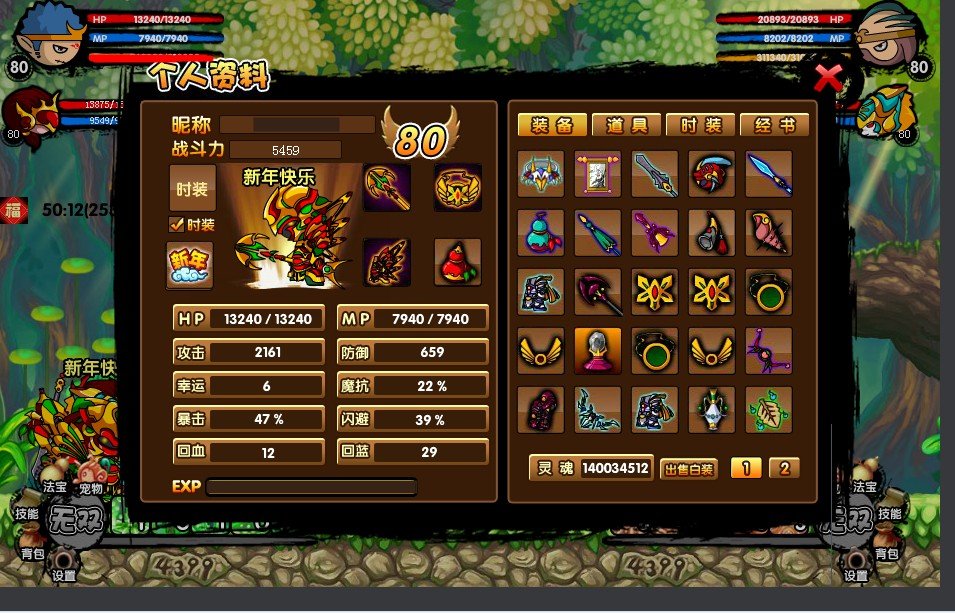Sell white gear with 出售白装
This screenshot has height=613, width=955.
689,468
